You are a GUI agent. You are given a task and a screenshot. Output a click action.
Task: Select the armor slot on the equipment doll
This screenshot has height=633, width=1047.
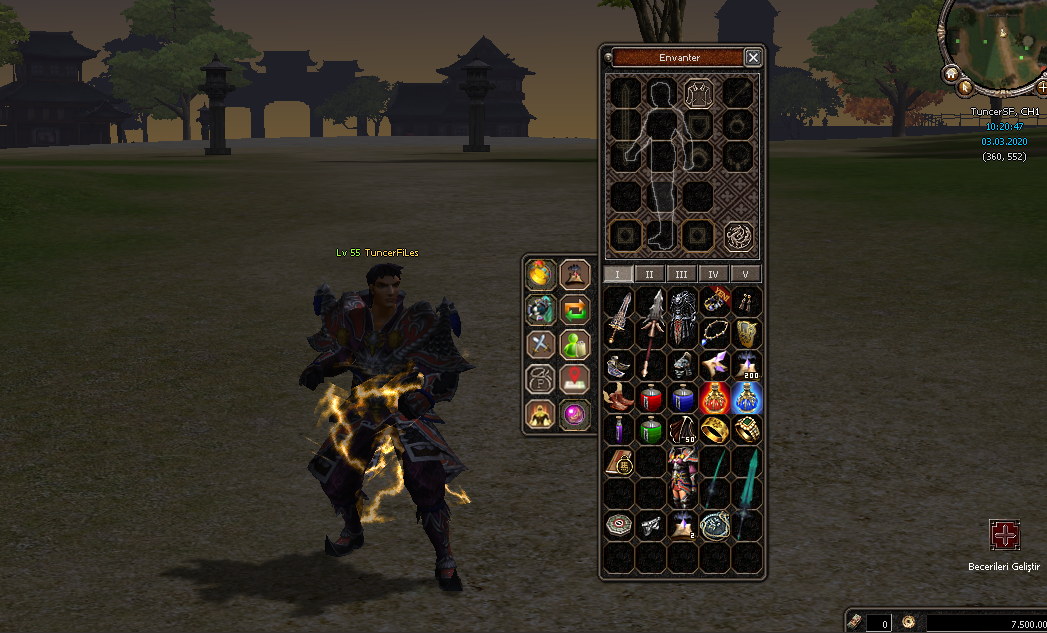[x=697, y=93]
